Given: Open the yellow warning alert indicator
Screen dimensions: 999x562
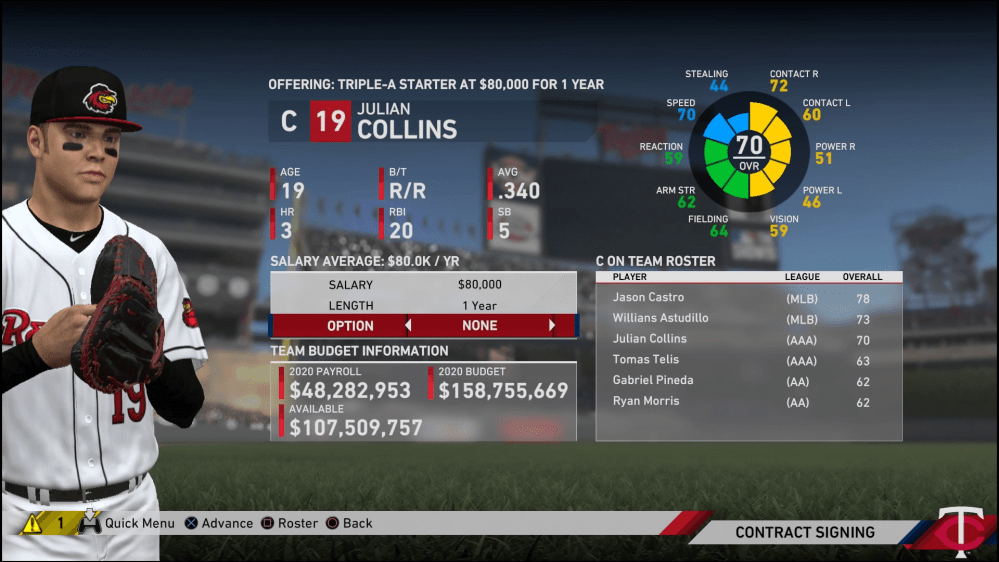Looking at the screenshot, I should [33, 523].
